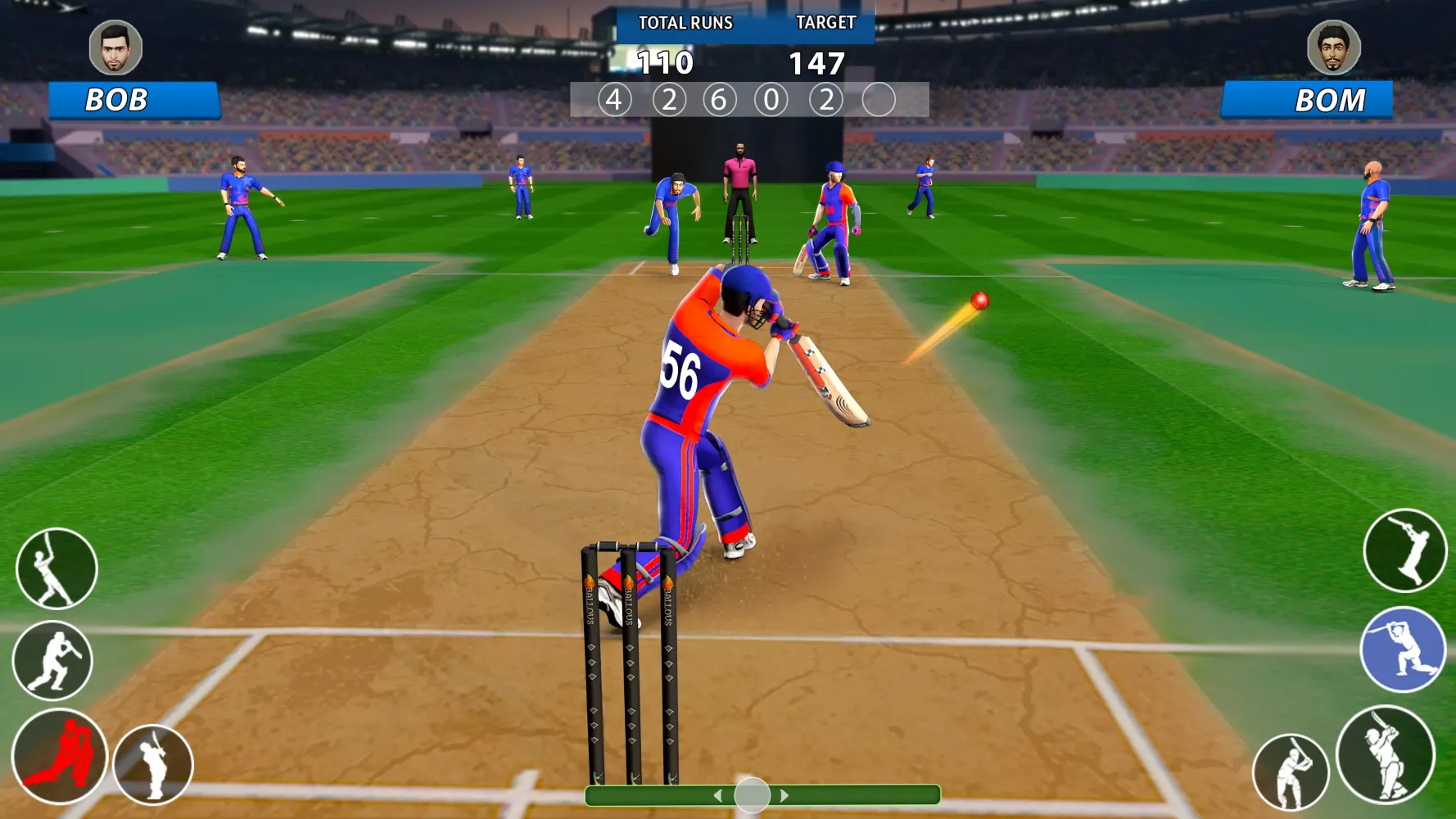Screen dimensions: 1456x819
Task: Select the red sweep shot button
Action: point(59,755)
